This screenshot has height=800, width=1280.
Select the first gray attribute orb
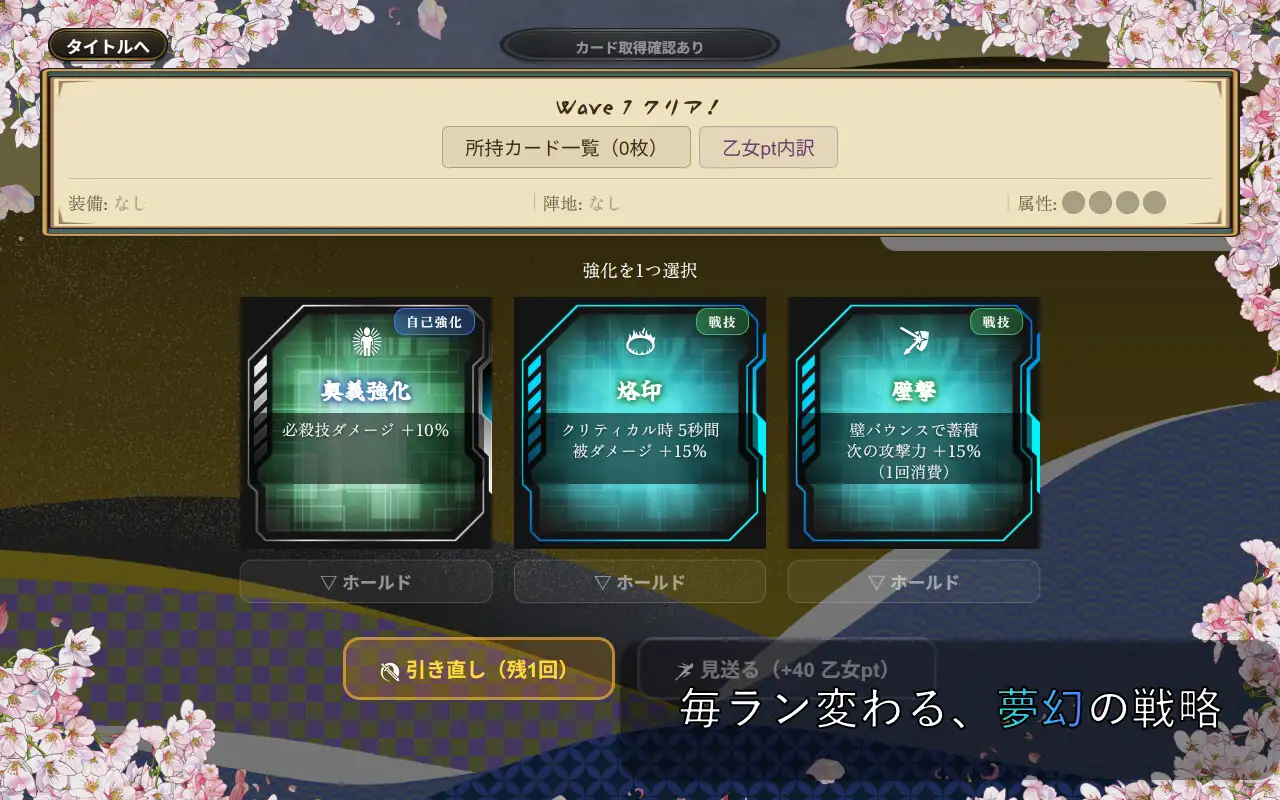1075,202
